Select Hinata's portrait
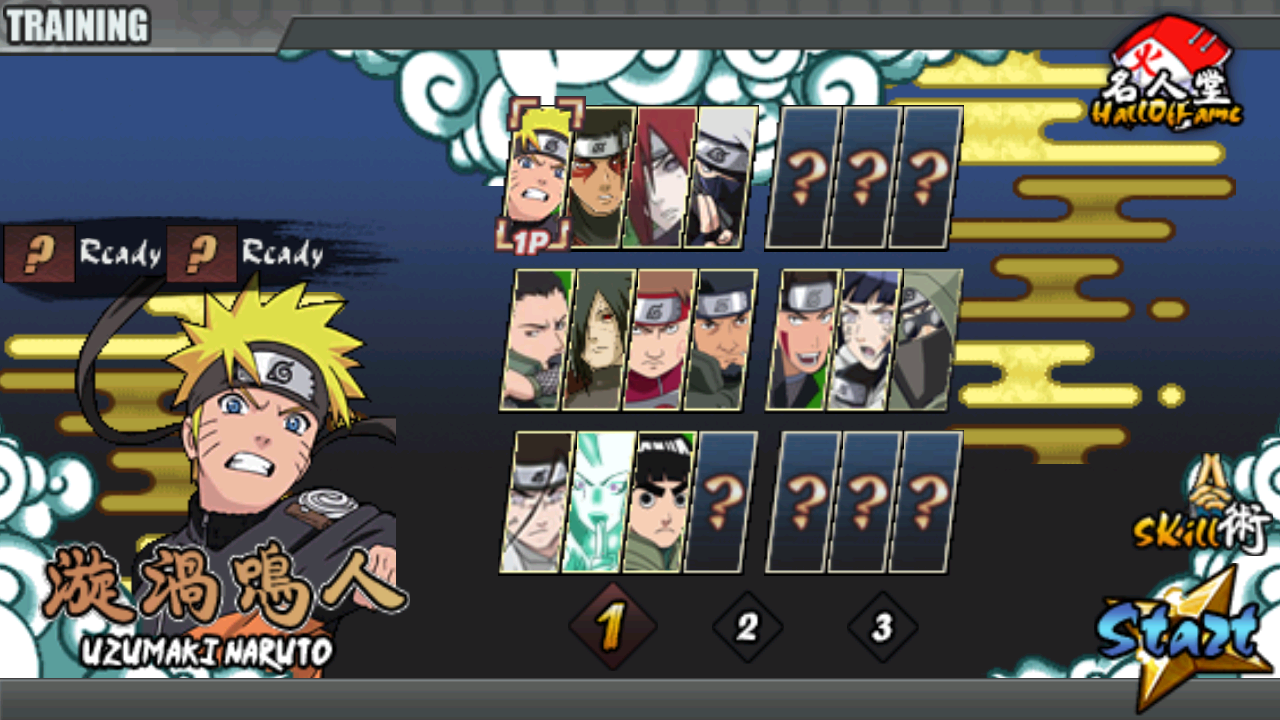Viewport: 1280px width, 720px height. [x=866, y=339]
